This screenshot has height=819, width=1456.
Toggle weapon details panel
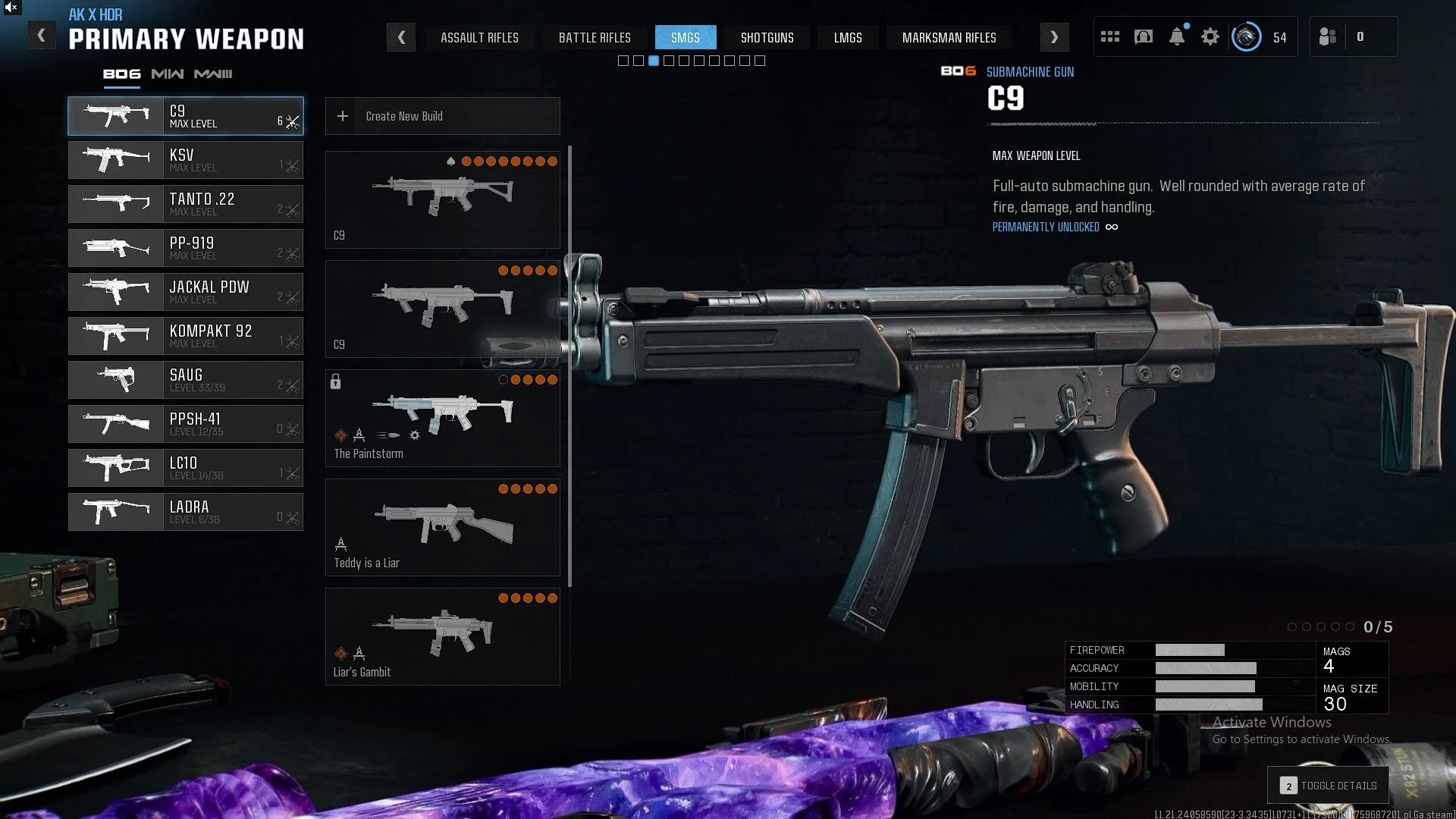click(1329, 786)
